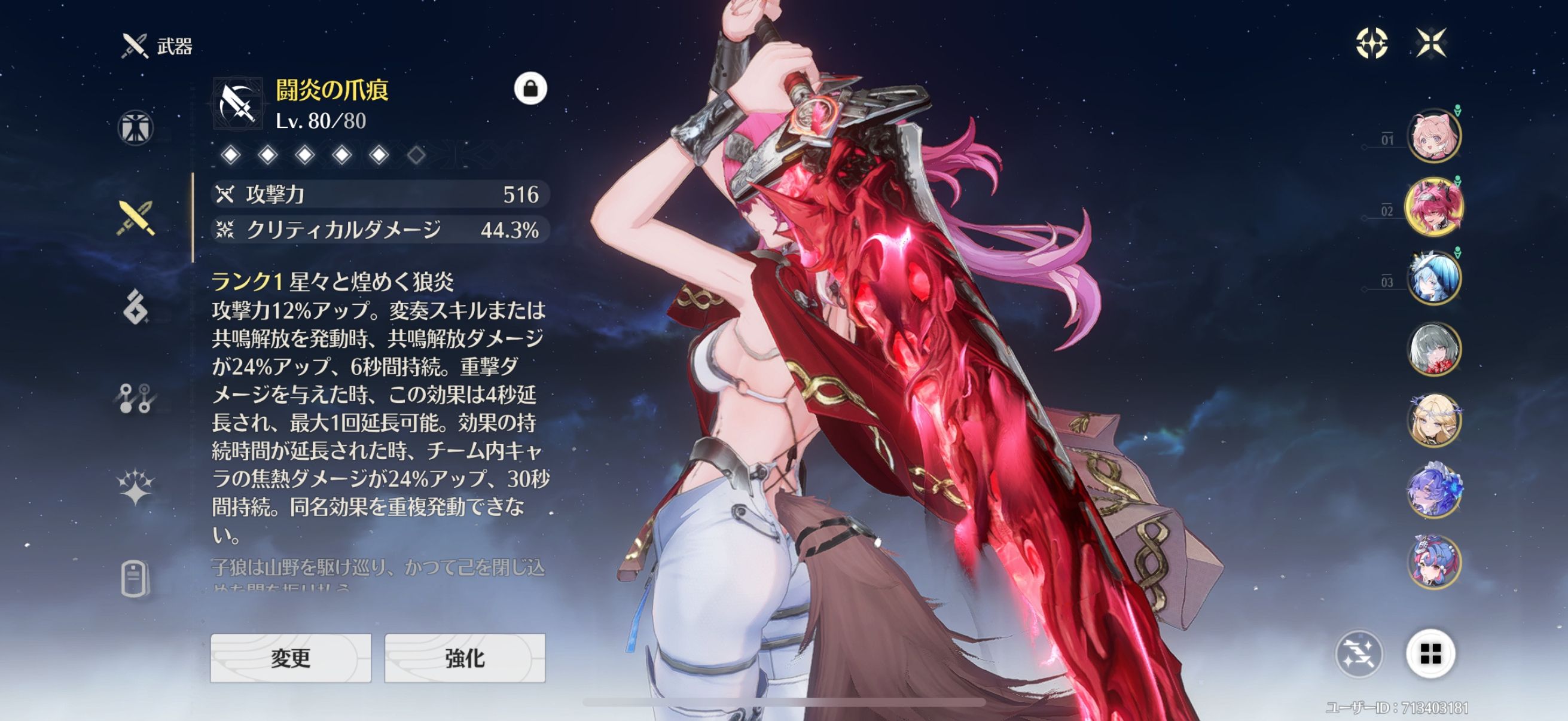Select the pink-haired character in slot 01
The width and height of the screenshot is (1568, 721).
click(x=1434, y=136)
